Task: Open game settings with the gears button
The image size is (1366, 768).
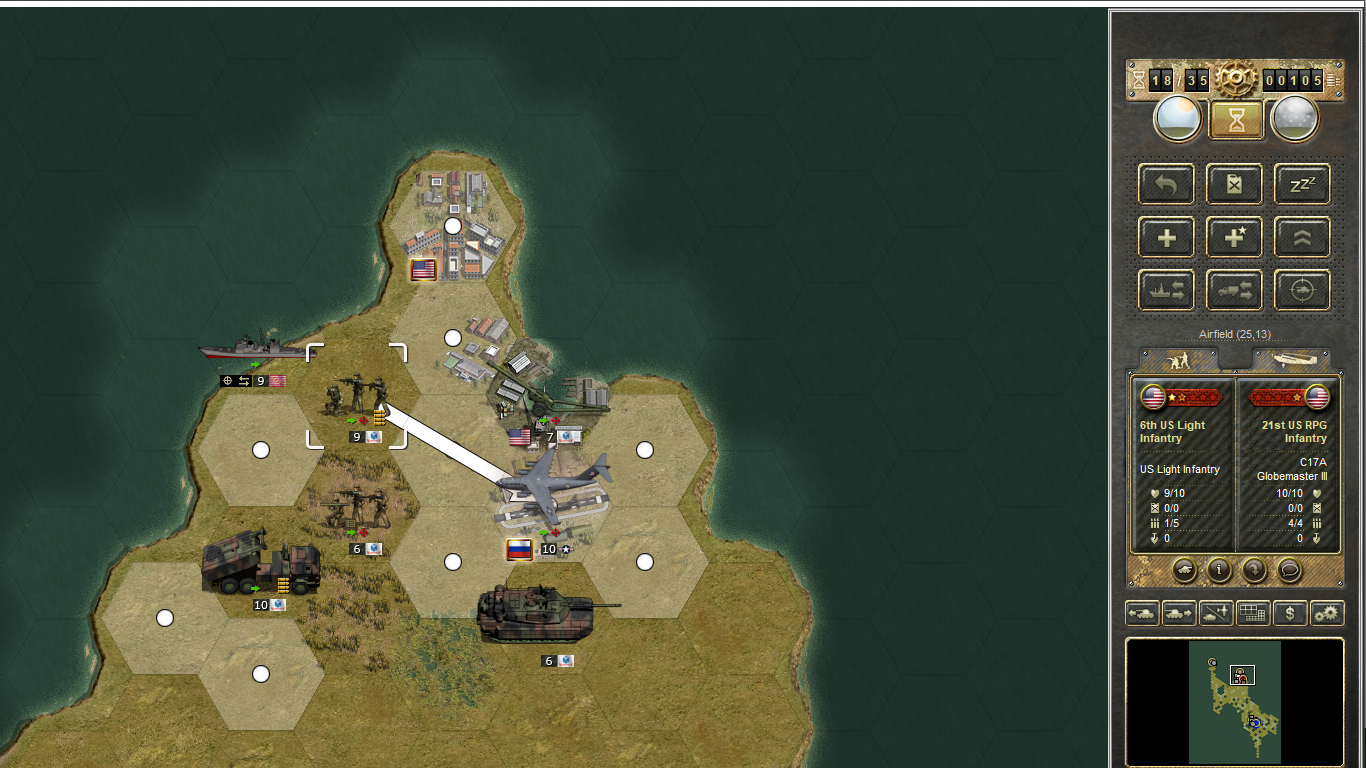Action: click(x=1327, y=613)
